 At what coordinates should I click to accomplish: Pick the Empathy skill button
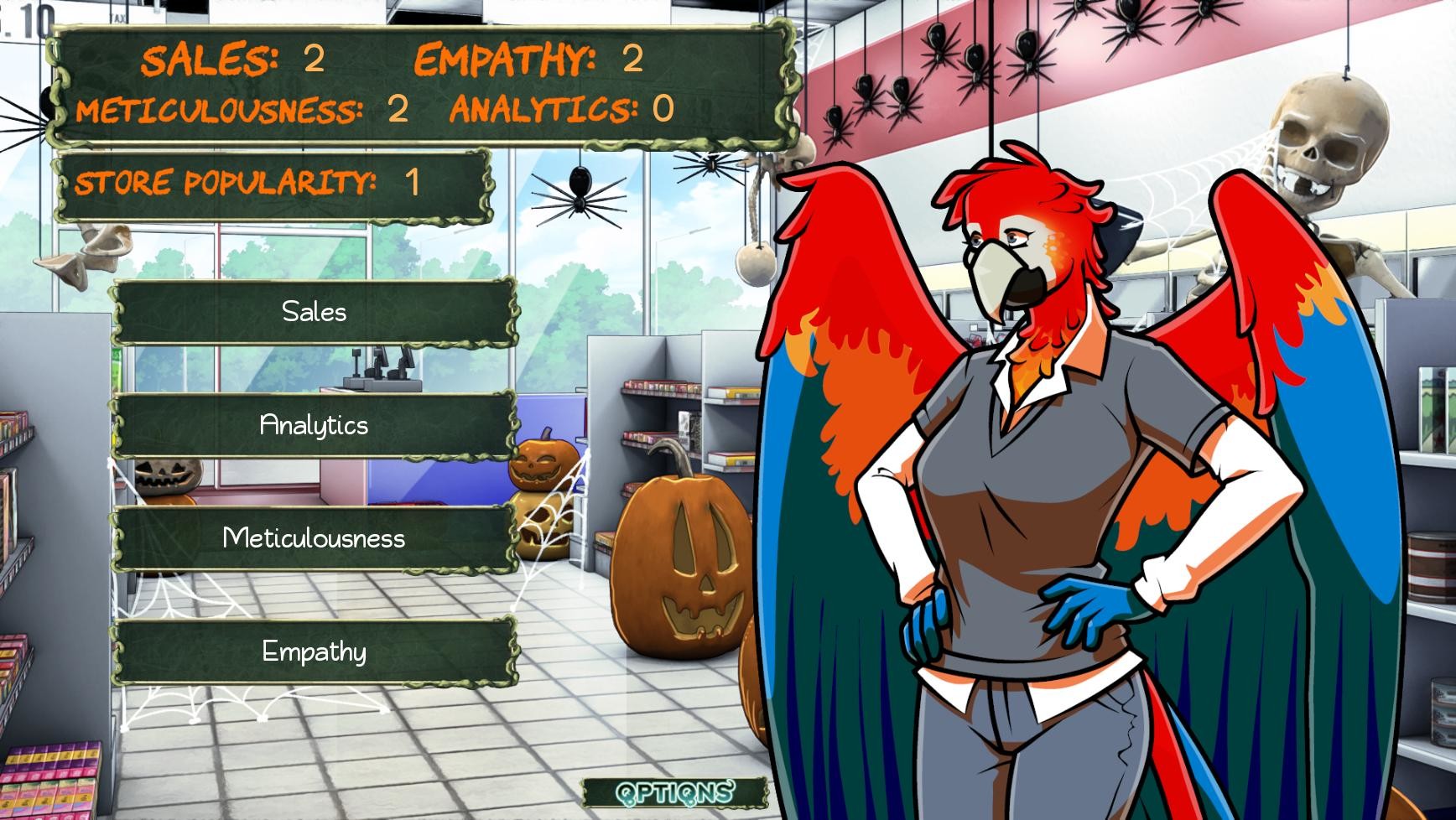pyautogui.click(x=315, y=651)
